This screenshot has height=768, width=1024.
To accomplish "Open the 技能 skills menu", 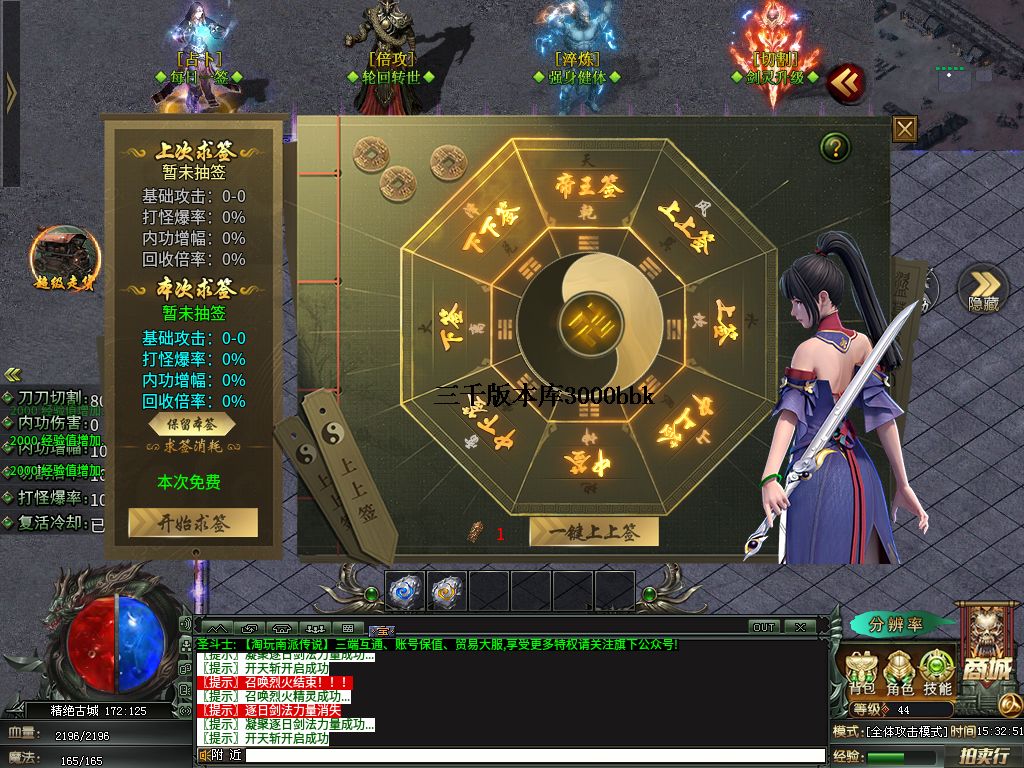I will pyautogui.click(x=937, y=672).
